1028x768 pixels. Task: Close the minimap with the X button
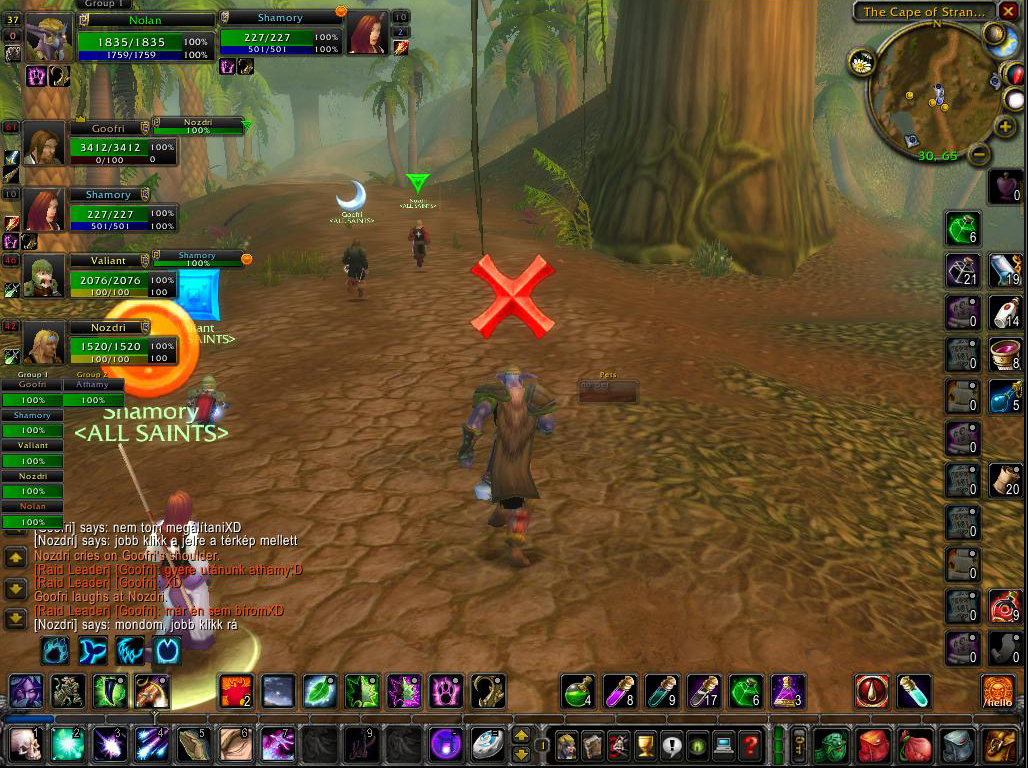(1007, 11)
